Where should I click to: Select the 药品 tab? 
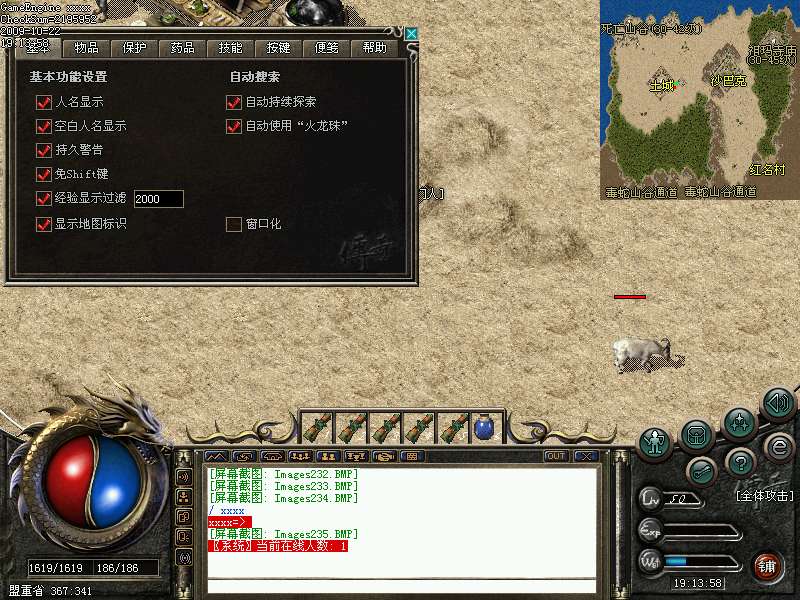pos(182,48)
